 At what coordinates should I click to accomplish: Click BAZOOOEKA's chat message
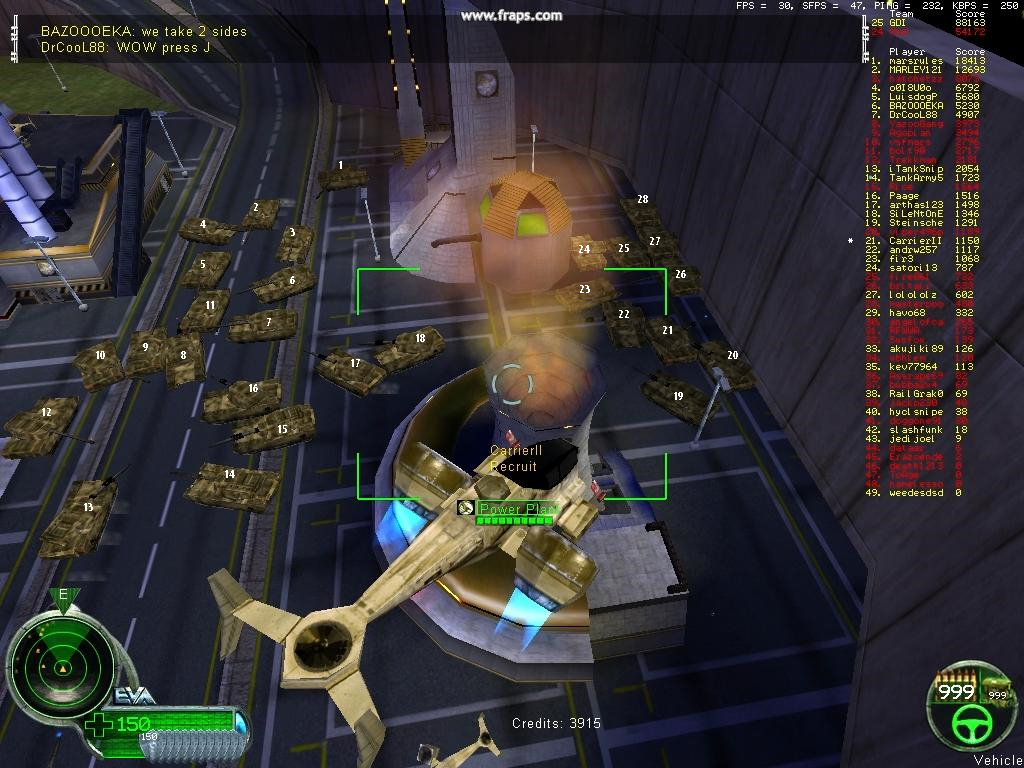tap(143, 32)
